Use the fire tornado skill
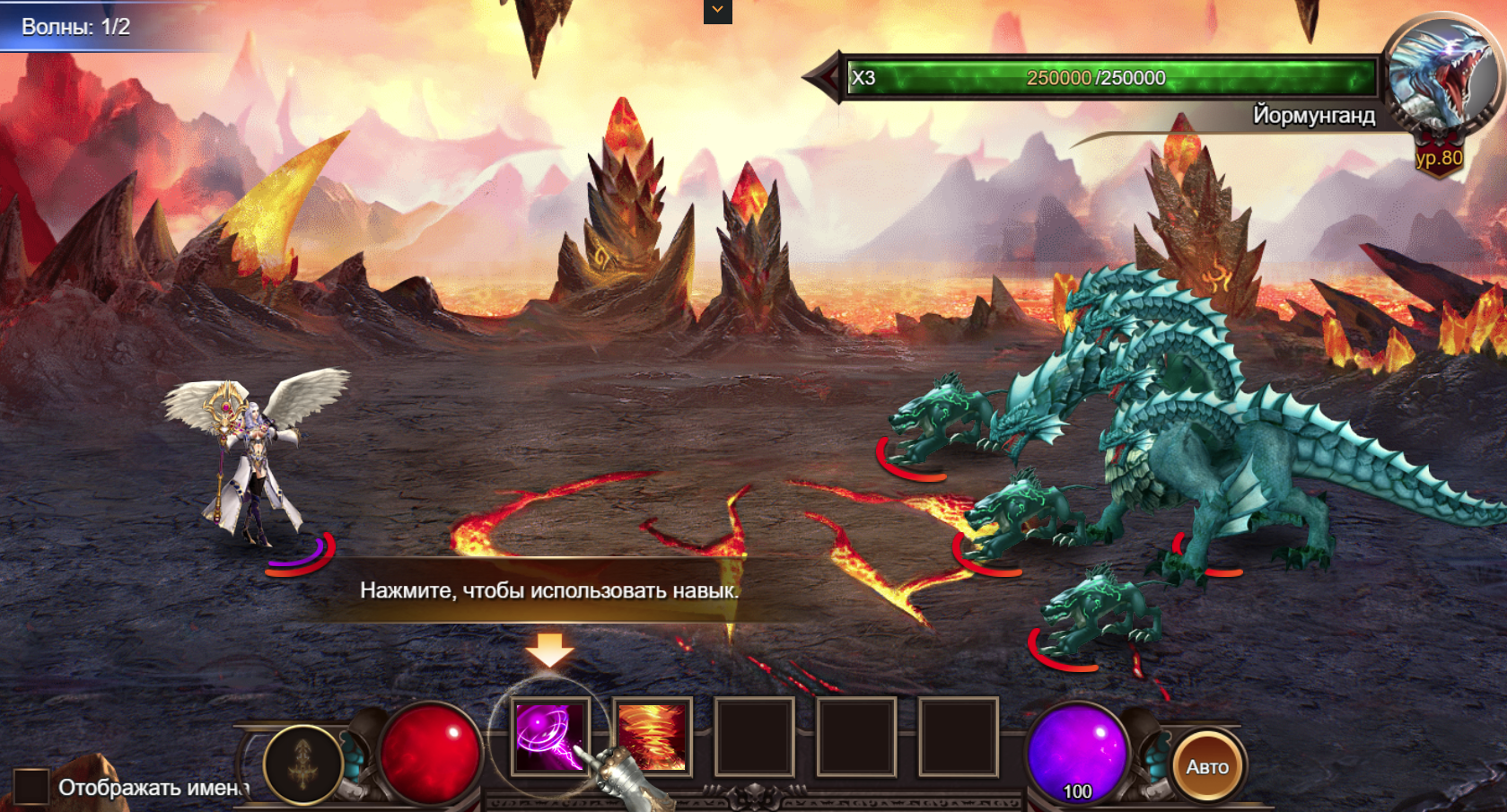This screenshot has width=1507, height=812. [x=653, y=738]
